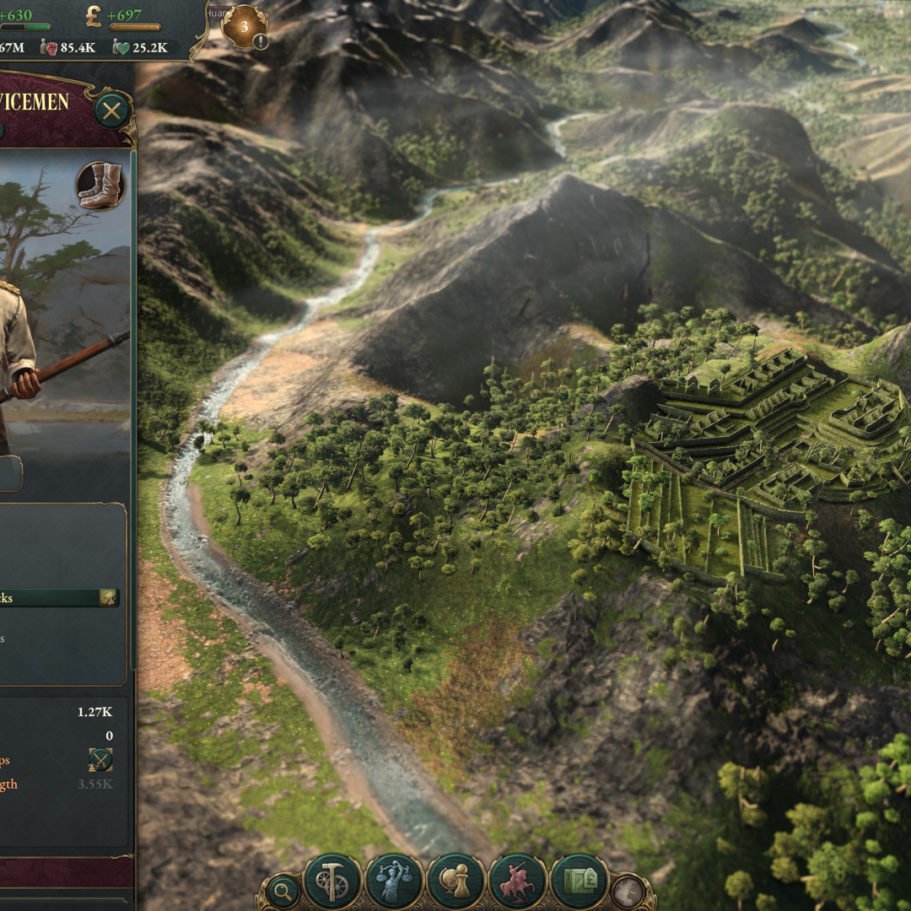Close the Servicemen panel
911x911 pixels.
112,109
